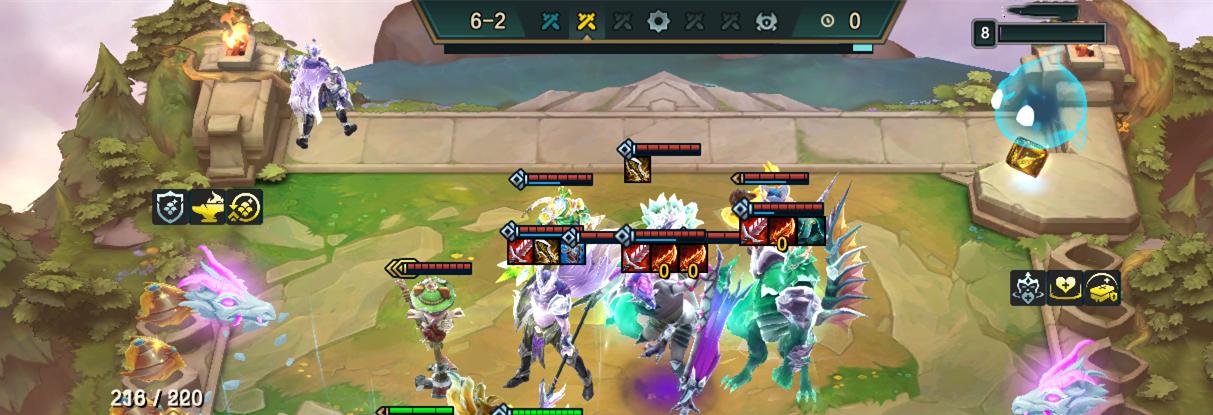The width and height of the screenshot is (1213, 415).
Task: Show the monster-face final round marker
Action: (x=767, y=20)
